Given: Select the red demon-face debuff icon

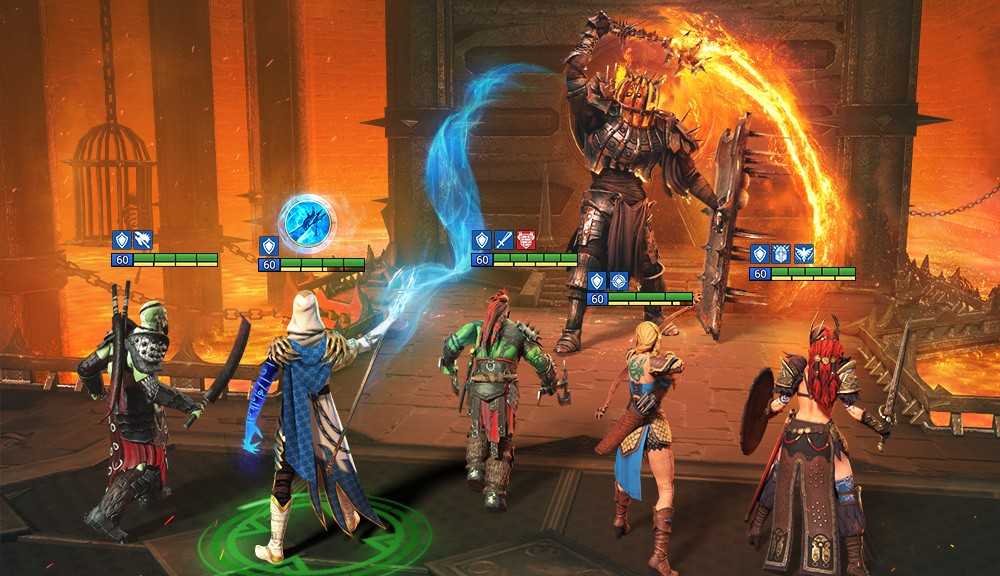Looking at the screenshot, I should [525, 240].
